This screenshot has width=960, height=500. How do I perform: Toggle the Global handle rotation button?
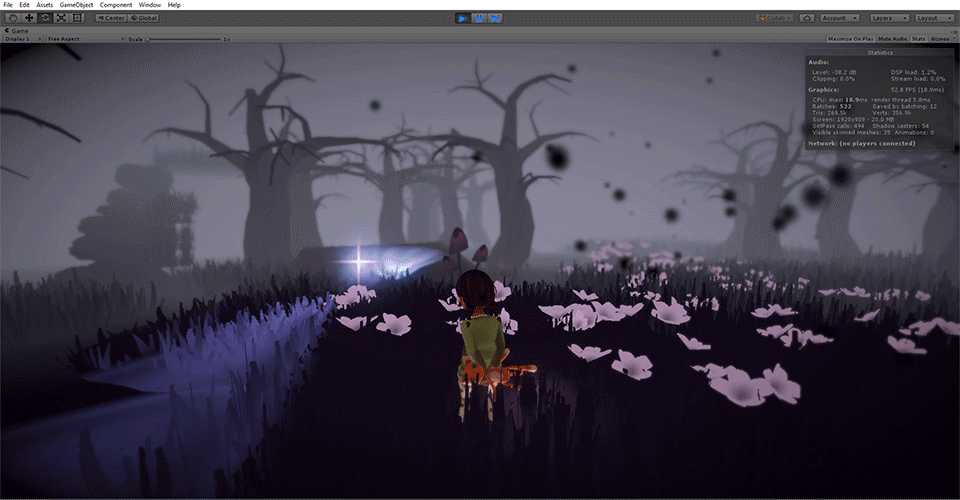click(142, 18)
